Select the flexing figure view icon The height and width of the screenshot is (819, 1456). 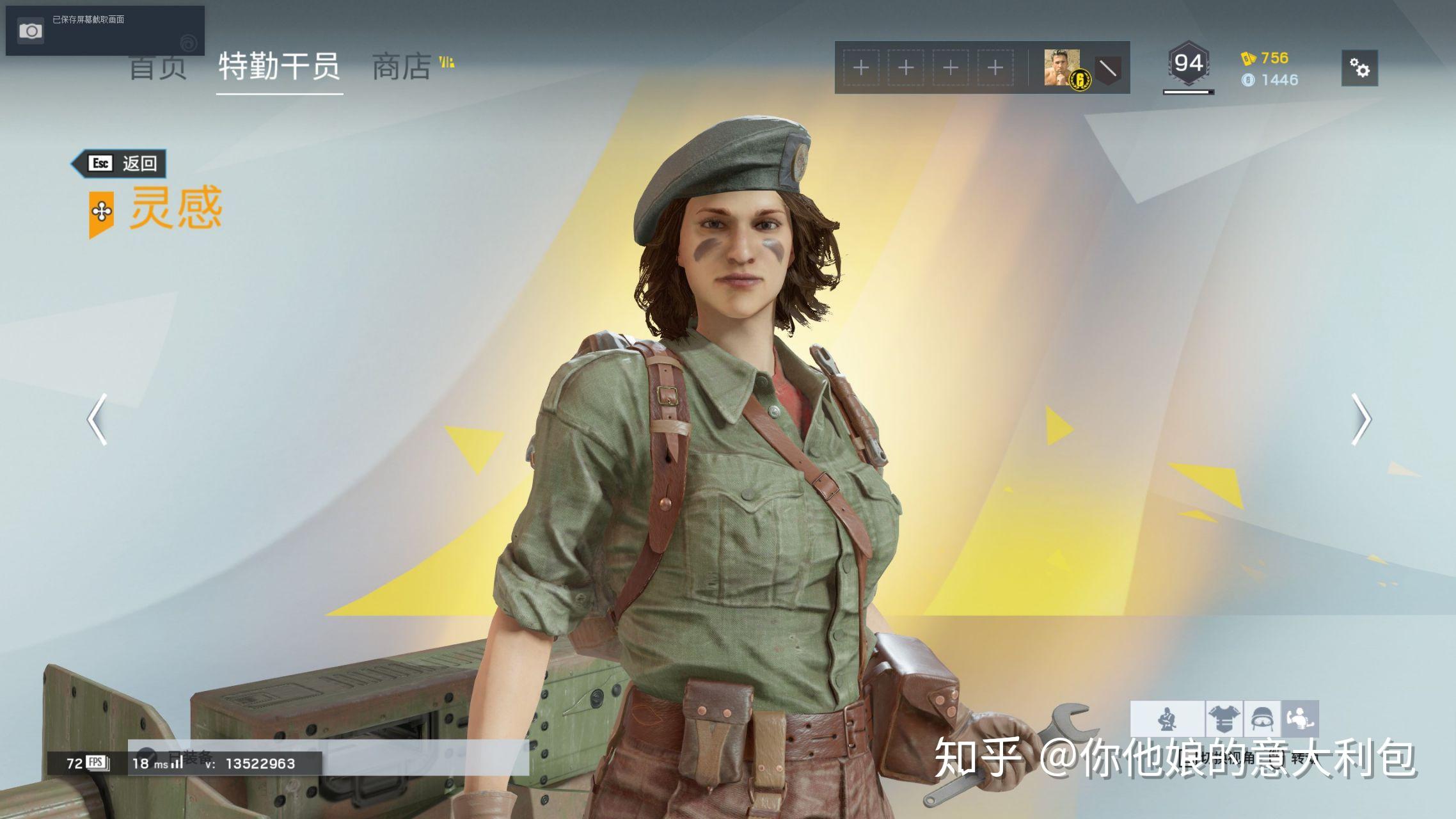click(x=1299, y=719)
